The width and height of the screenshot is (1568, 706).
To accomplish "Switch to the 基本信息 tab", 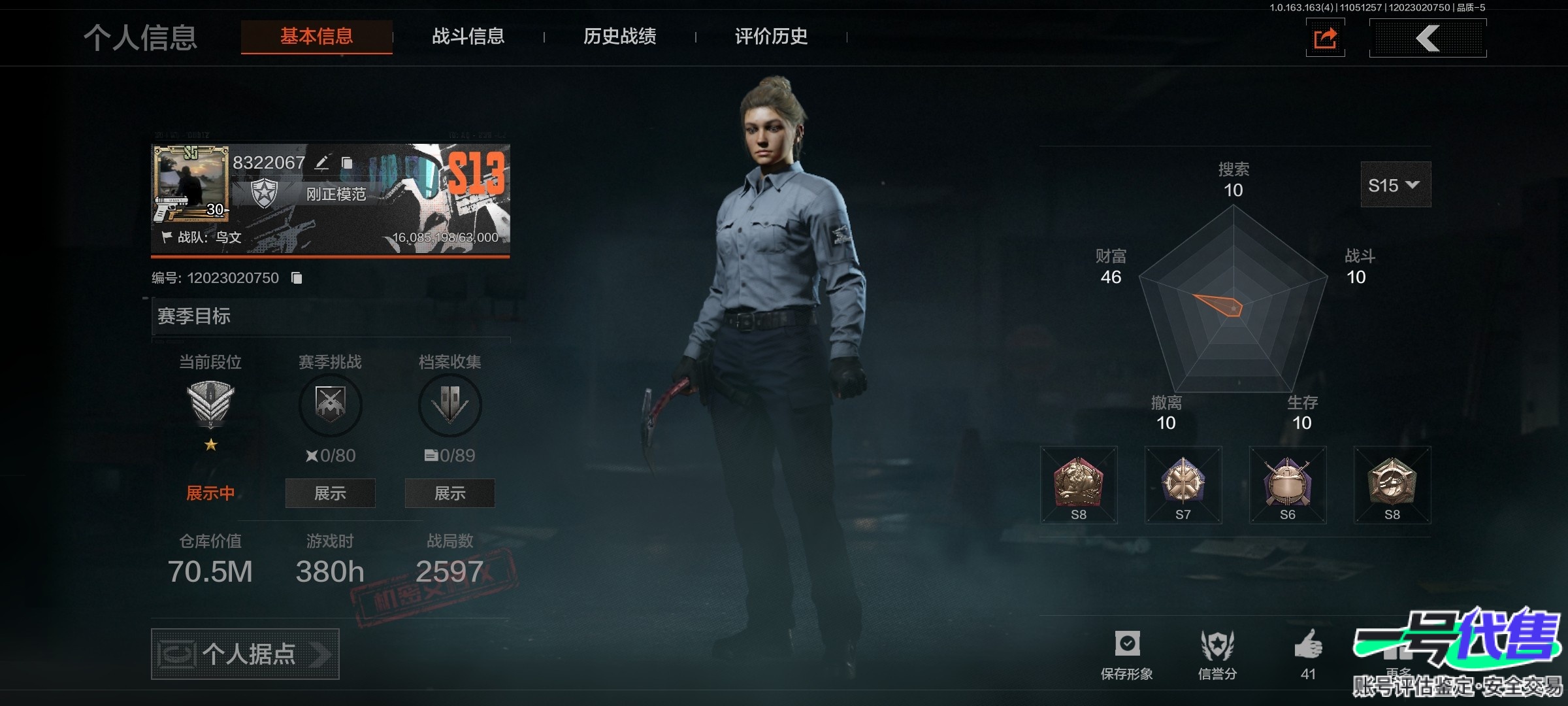I will point(317,37).
